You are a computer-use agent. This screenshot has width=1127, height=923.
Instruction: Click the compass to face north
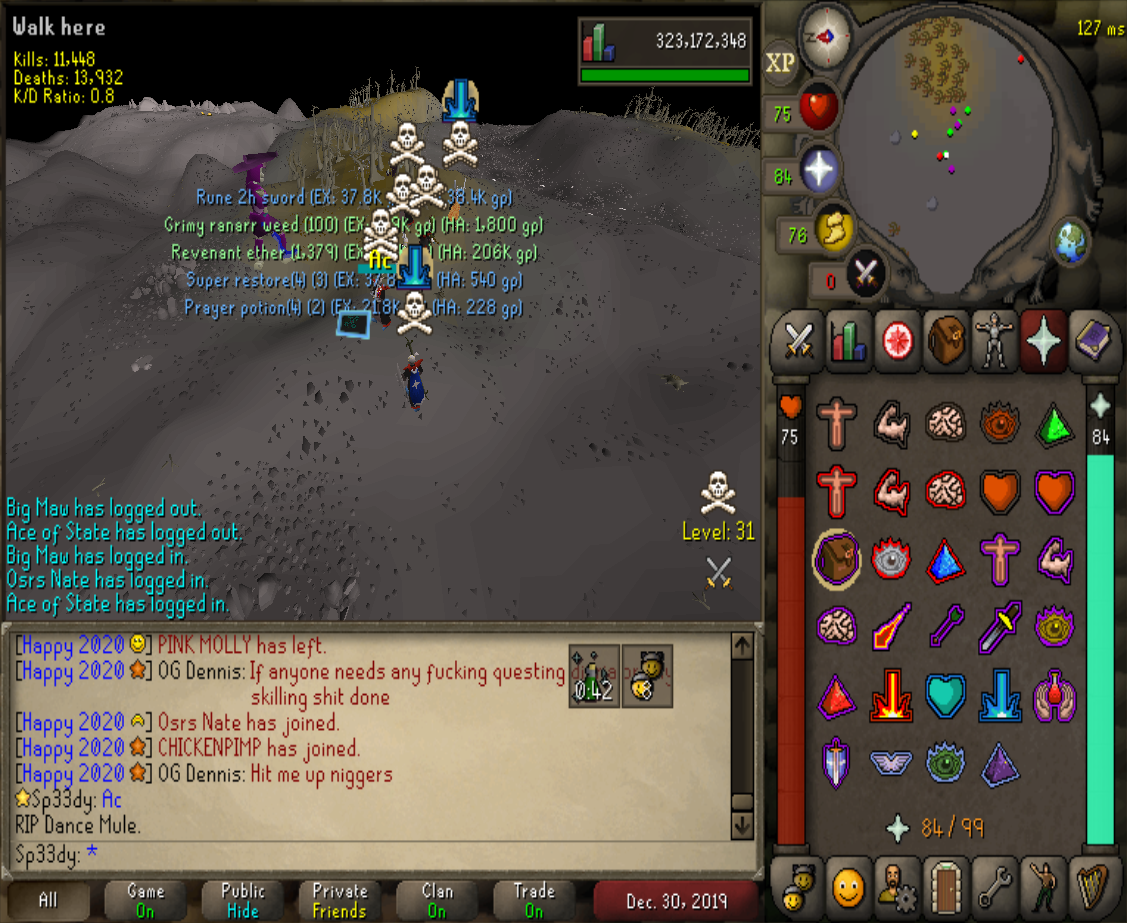pos(827,37)
